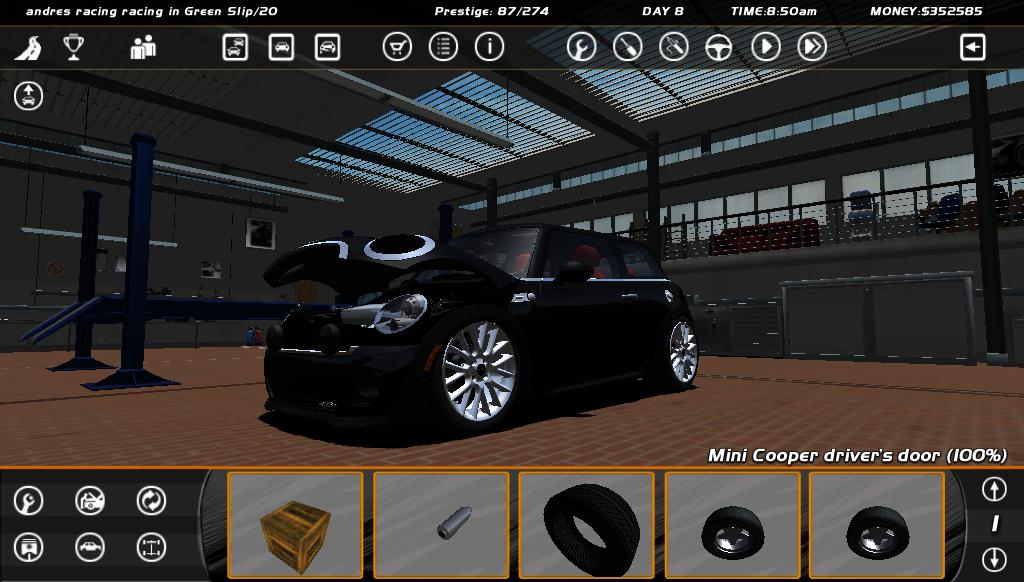This screenshot has height=582, width=1024.
Task: Click the circular refresh arrows icon
Action: click(x=151, y=500)
